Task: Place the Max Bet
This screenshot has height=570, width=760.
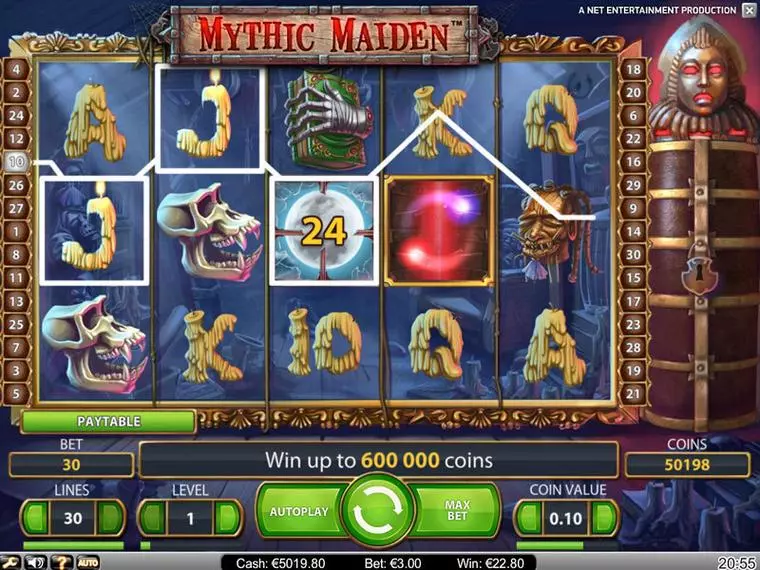Action: (457, 511)
